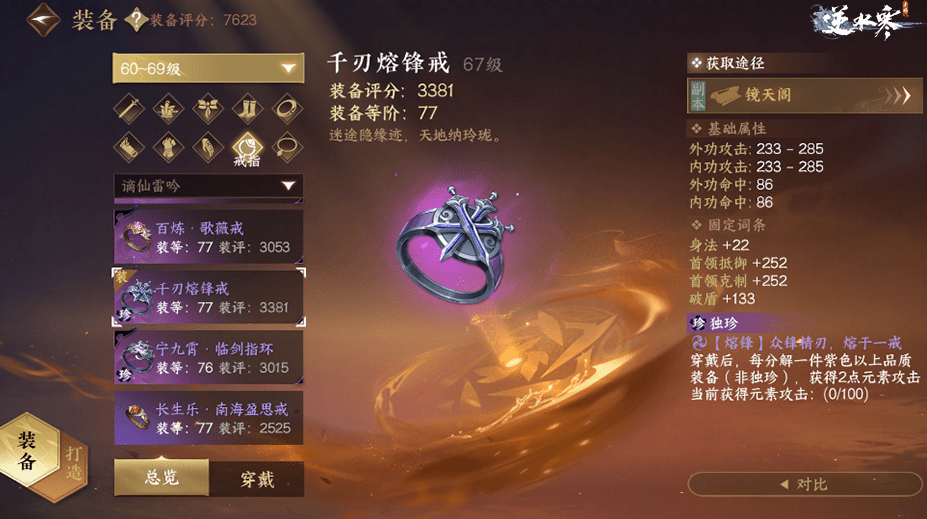
Task: Open the 谪仙雷吟 set dropdown
Action: [x=207, y=186]
